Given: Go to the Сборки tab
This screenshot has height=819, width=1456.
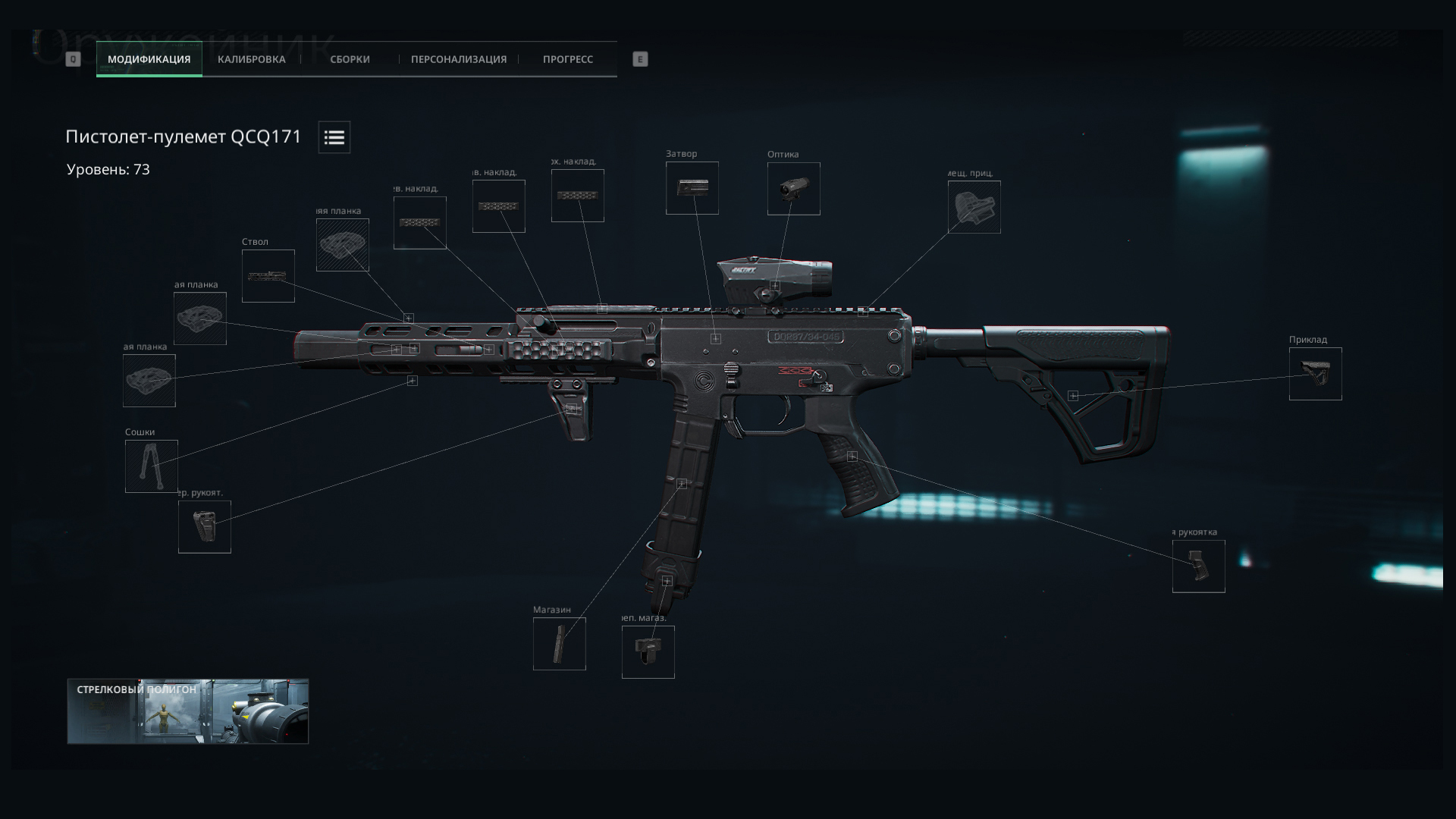Looking at the screenshot, I should 350,59.
